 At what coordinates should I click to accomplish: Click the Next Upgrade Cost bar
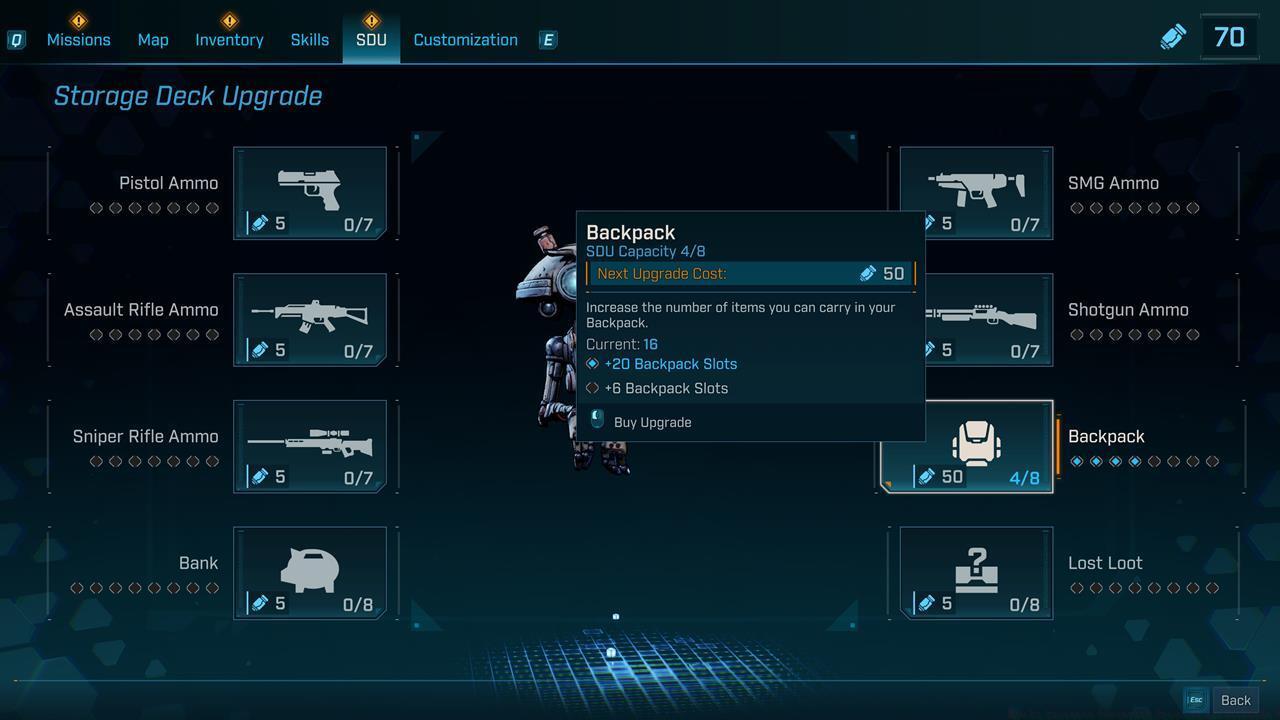coord(750,273)
